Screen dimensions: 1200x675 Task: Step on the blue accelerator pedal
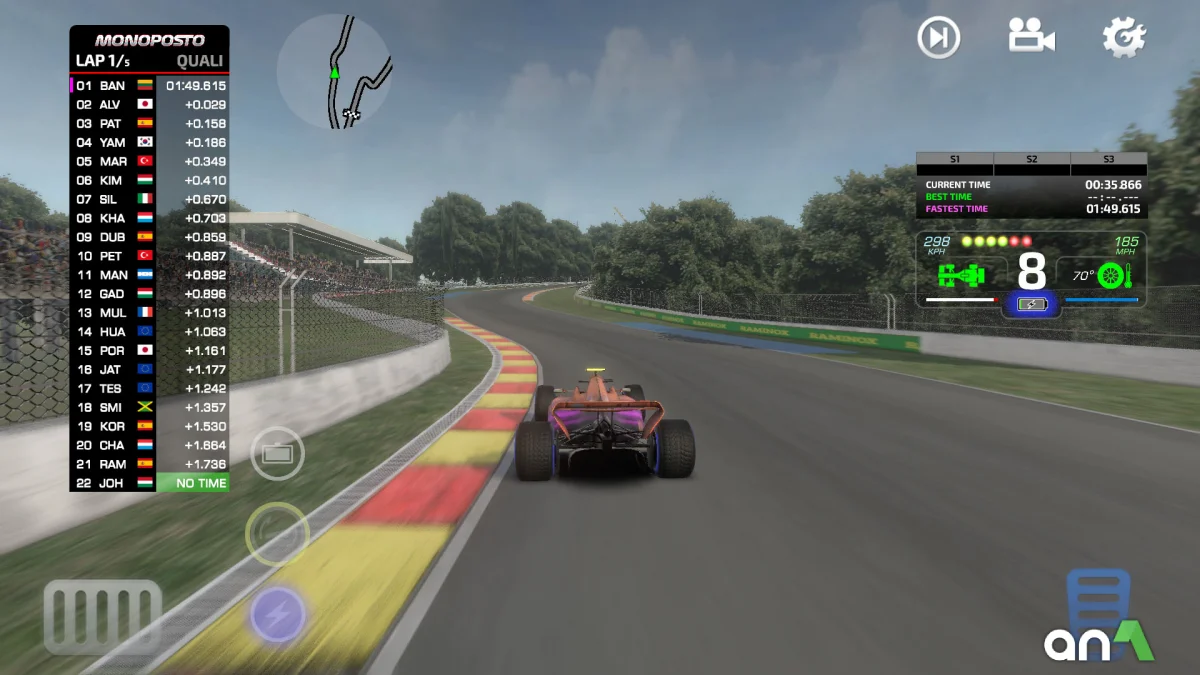point(1098,600)
